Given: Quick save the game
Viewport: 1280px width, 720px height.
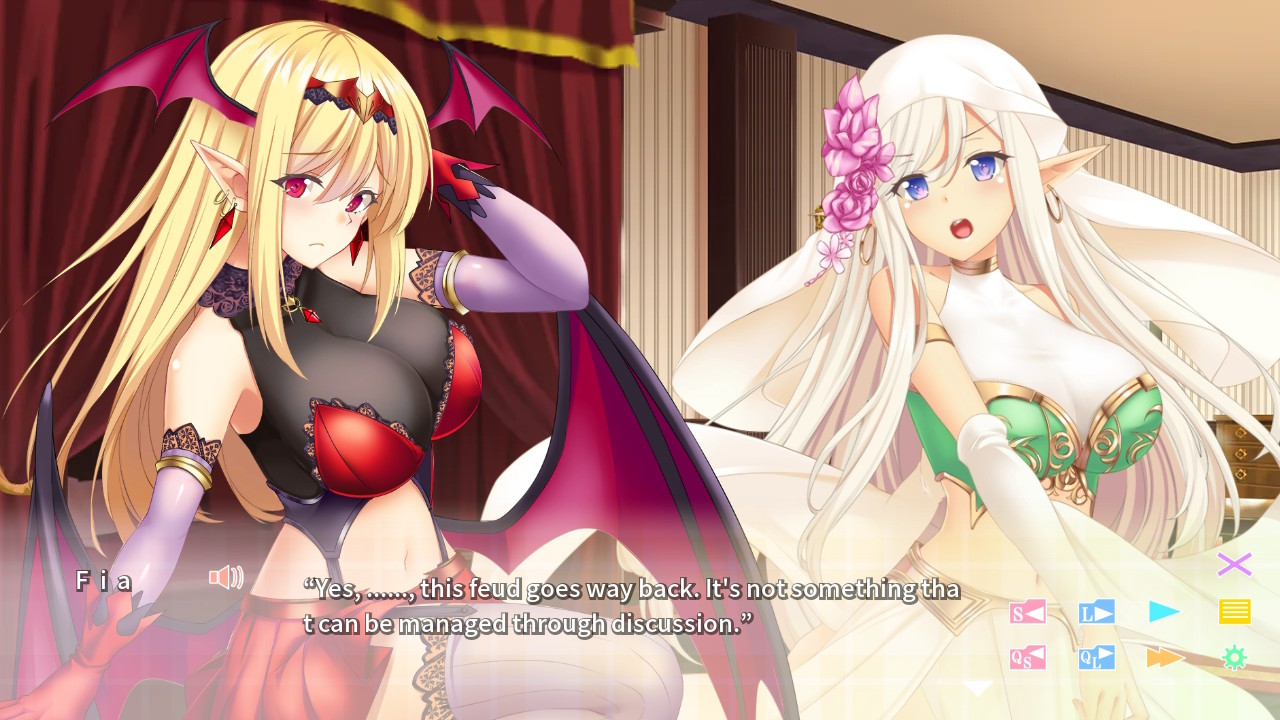Looking at the screenshot, I should pyautogui.click(x=1030, y=658).
